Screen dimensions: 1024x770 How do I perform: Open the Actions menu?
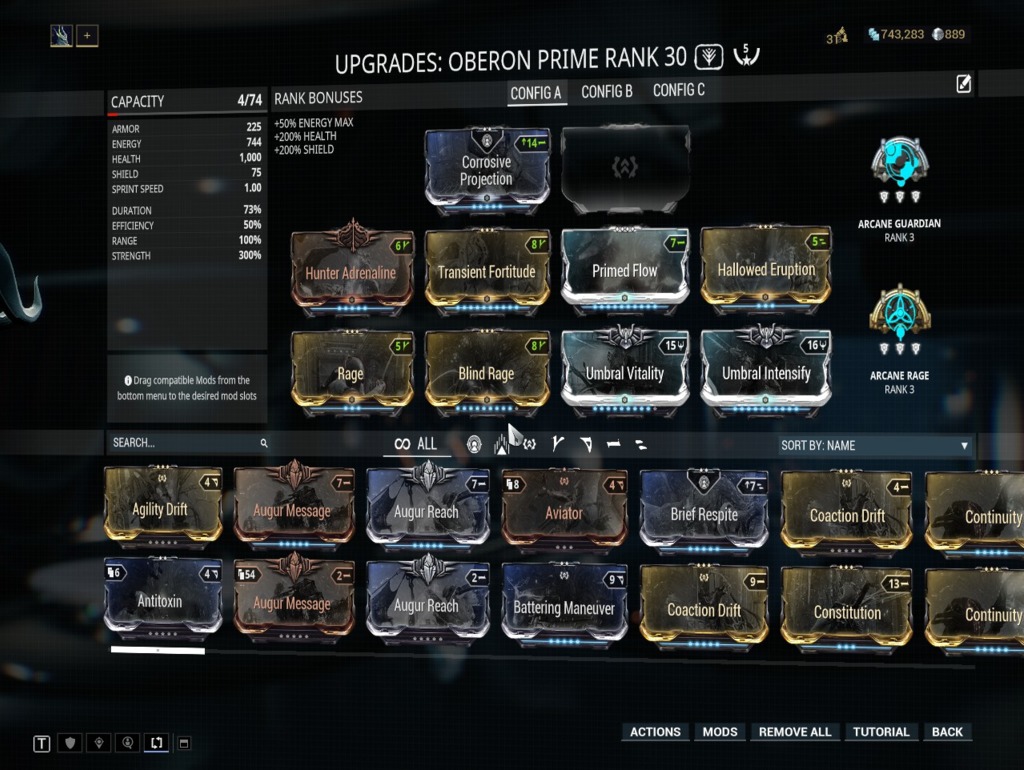click(x=655, y=732)
